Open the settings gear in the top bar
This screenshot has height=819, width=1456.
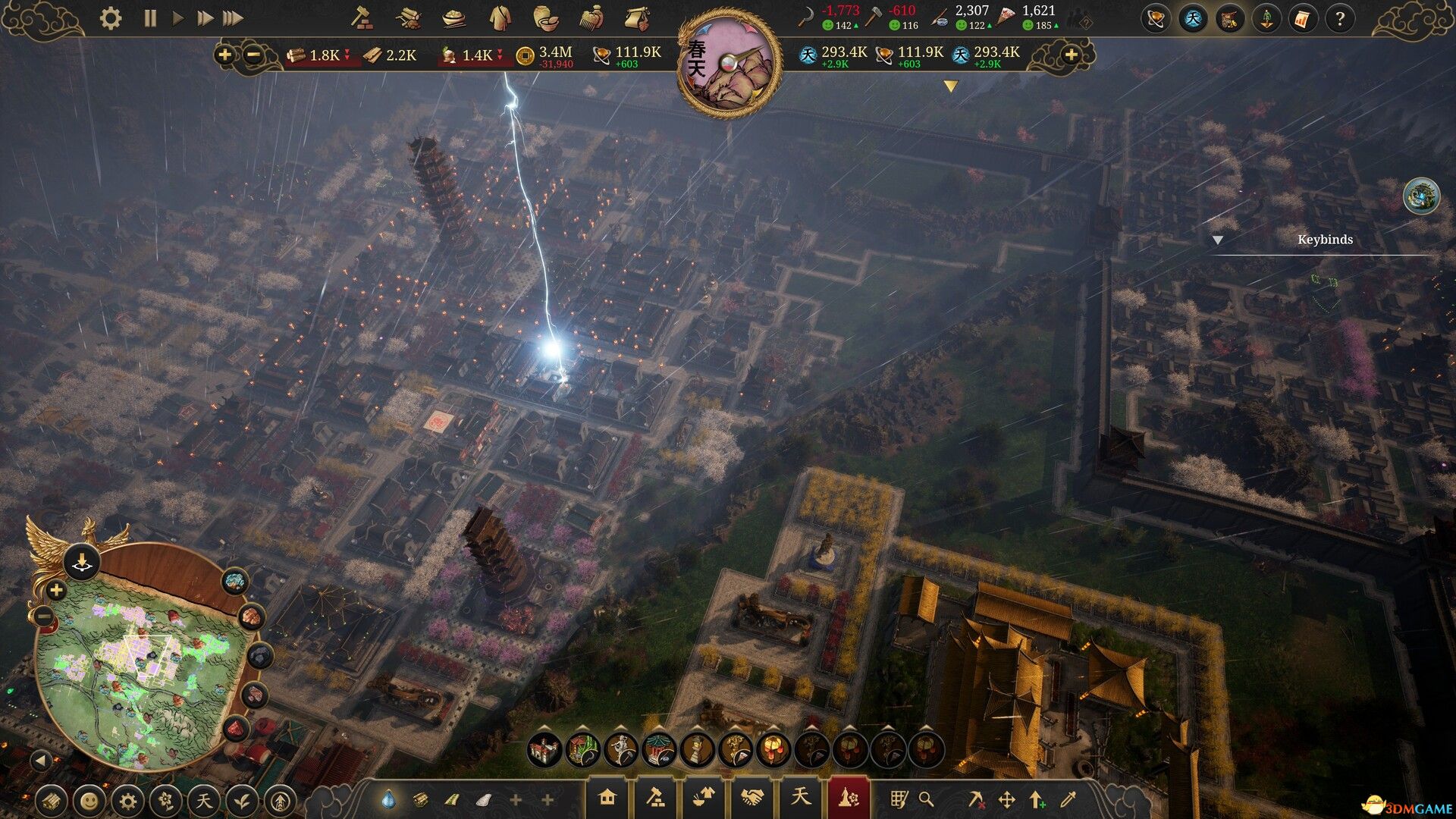coord(111,18)
